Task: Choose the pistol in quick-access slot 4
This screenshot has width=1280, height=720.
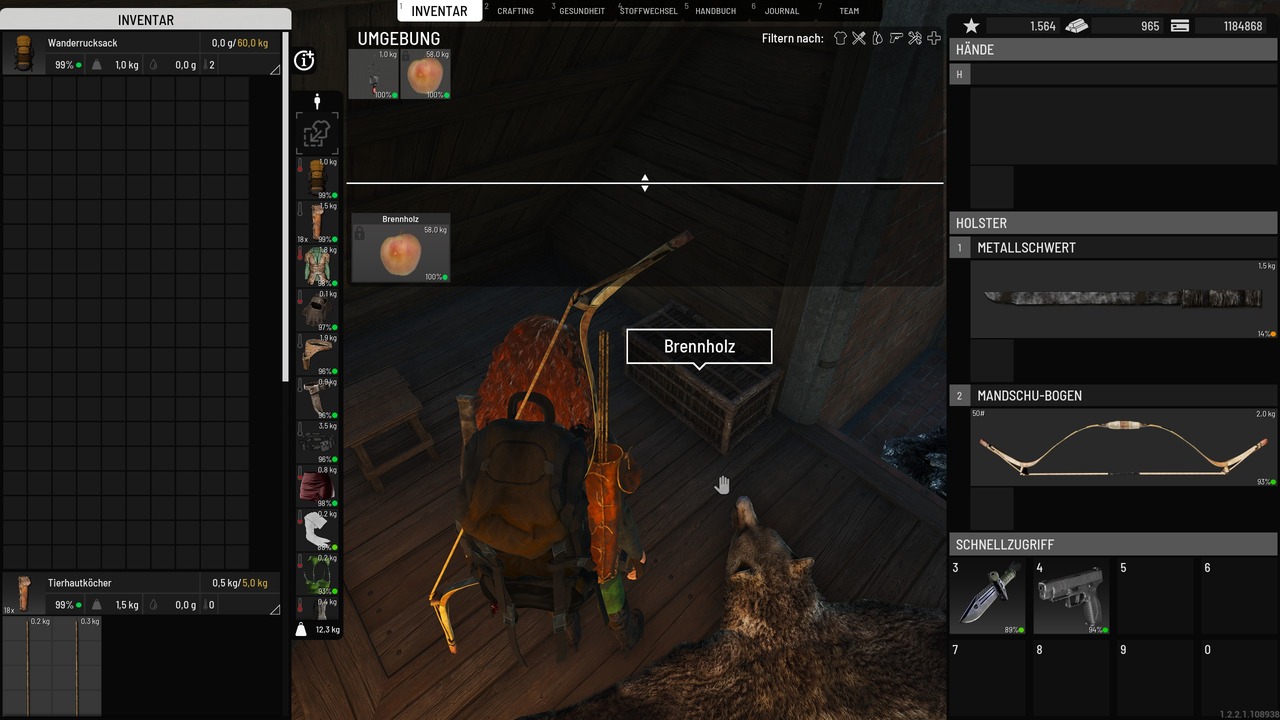Action: [x=1071, y=596]
